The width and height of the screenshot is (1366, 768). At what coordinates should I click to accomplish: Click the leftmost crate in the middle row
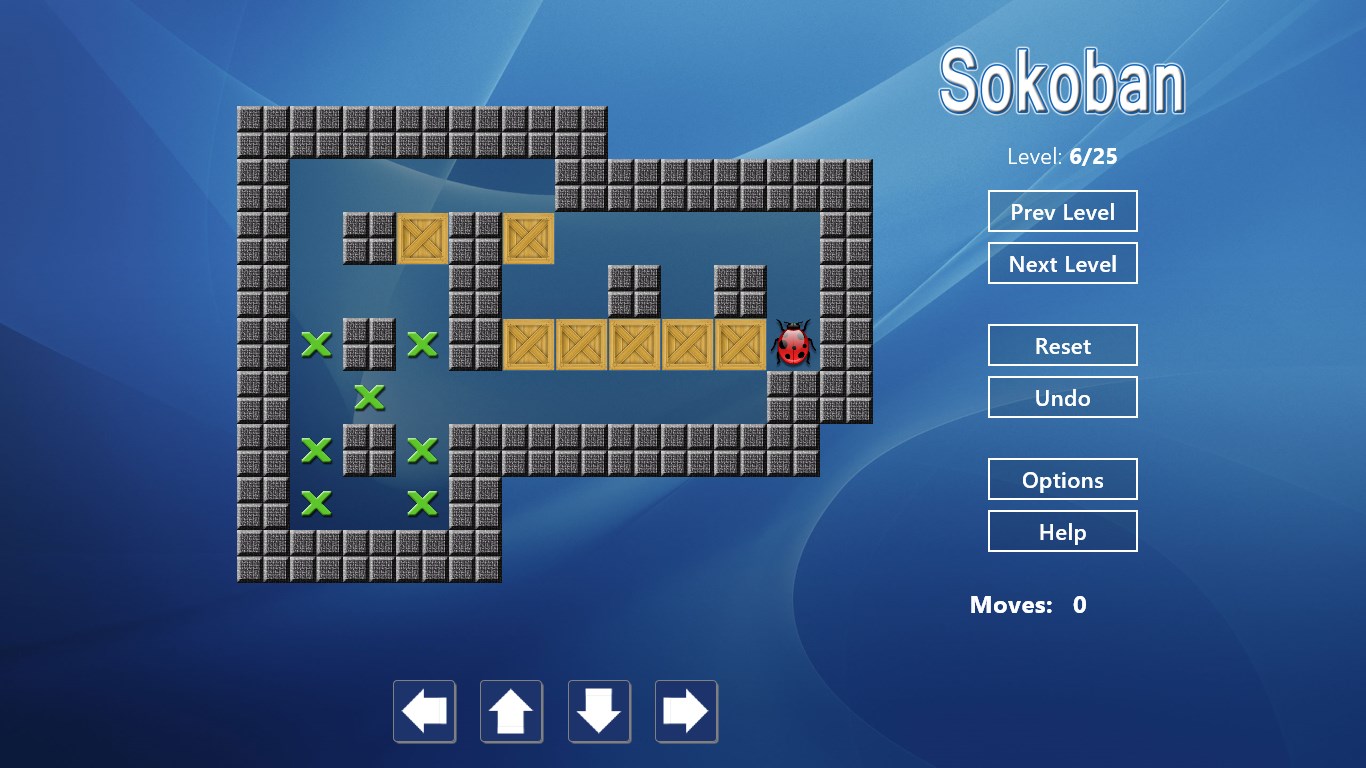[x=529, y=345]
